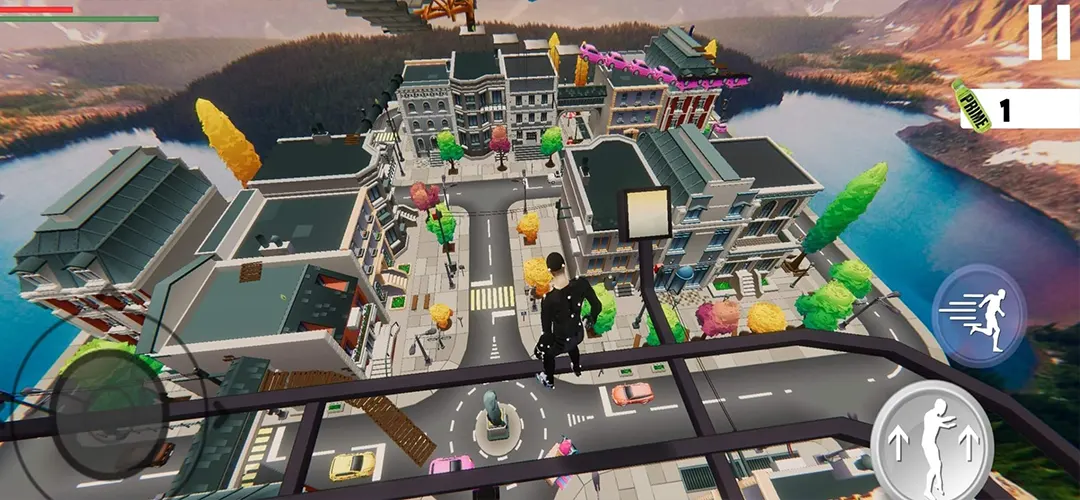Image resolution: width=1080 pixels, height=500 pixels.
Task: Pause the game
Action: point(1048,32)
